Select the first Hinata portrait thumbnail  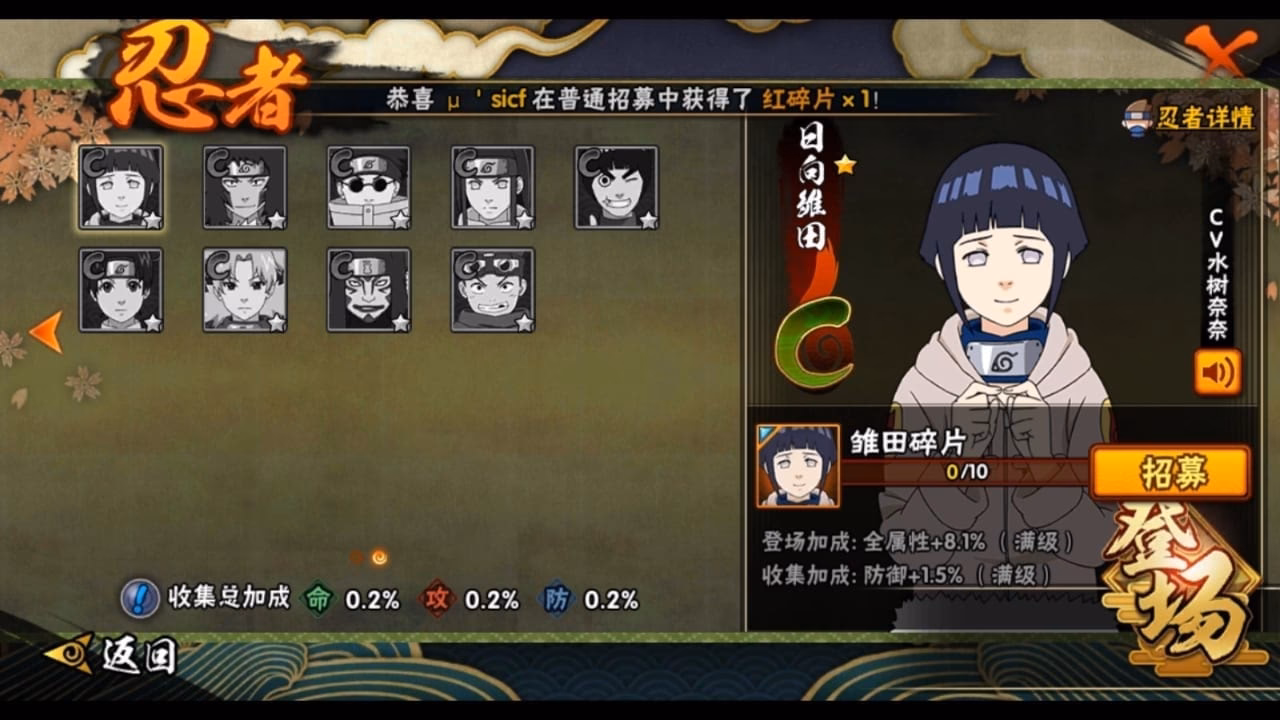coord(120,188)
